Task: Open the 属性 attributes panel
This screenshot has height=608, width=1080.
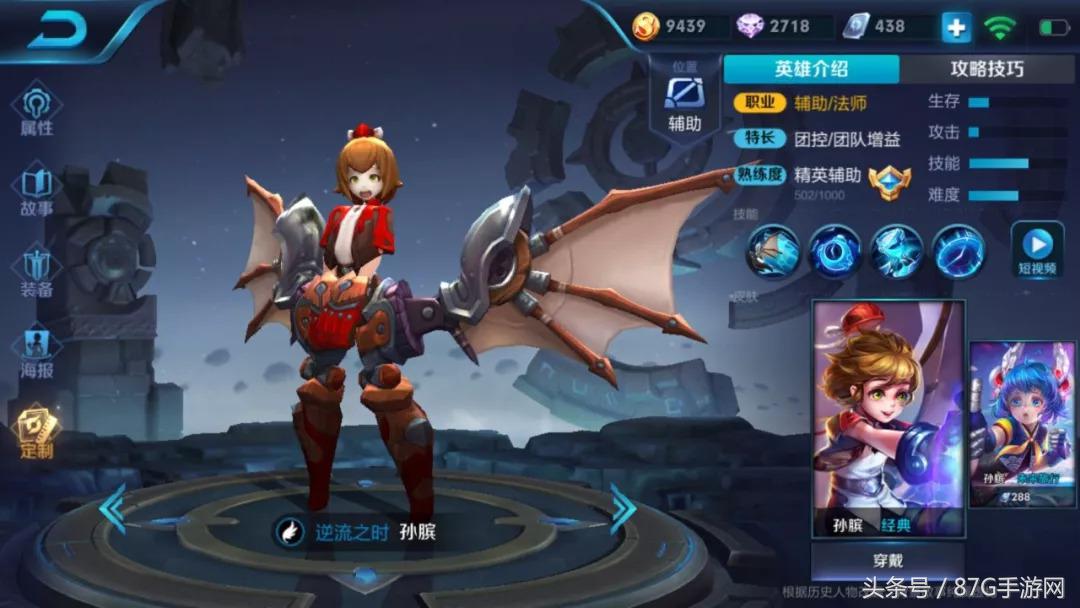Action: pyautogui.click(x=37, y=112)
